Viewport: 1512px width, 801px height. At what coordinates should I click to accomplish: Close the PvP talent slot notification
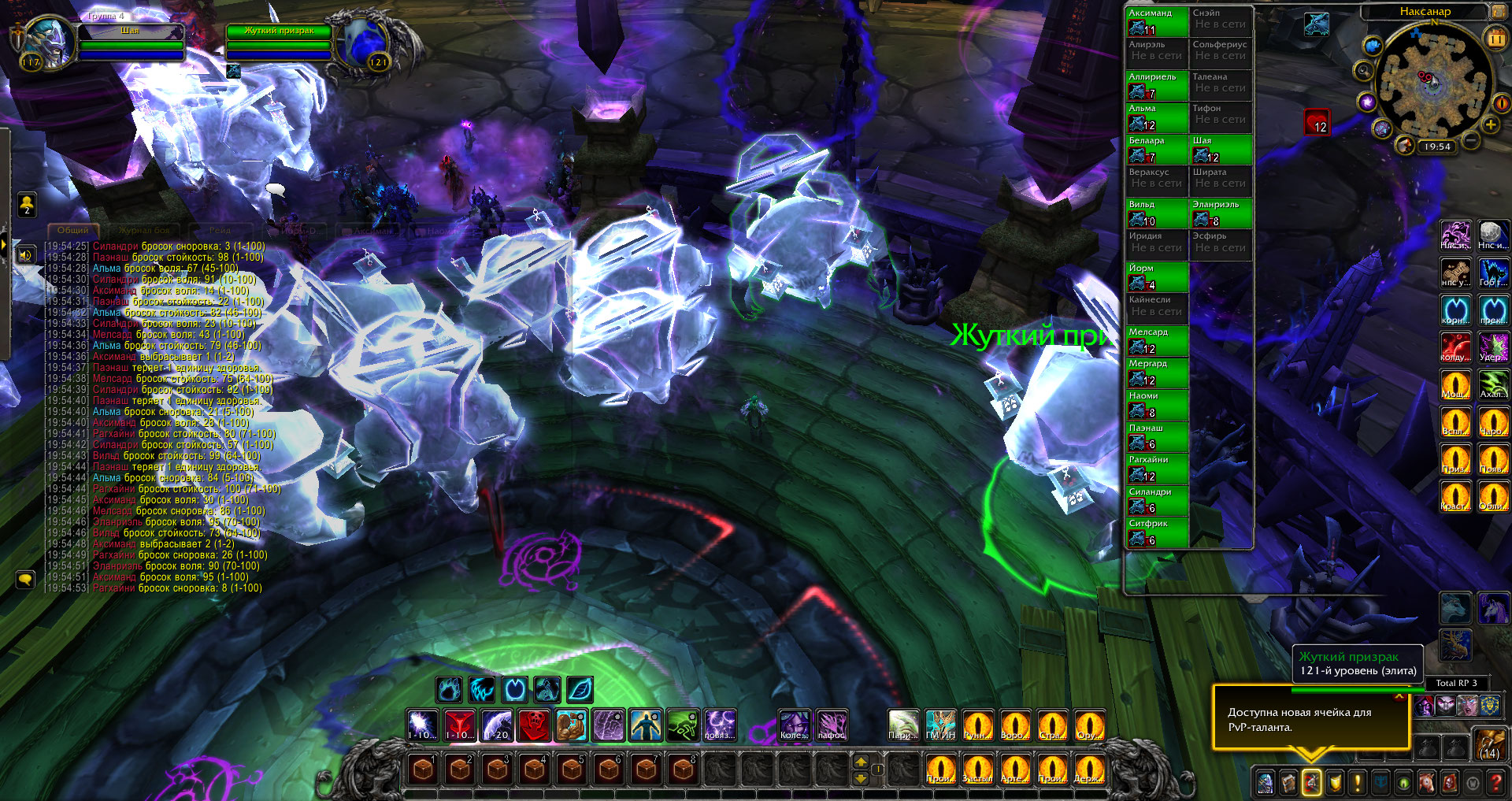[x=1399, y=696]
